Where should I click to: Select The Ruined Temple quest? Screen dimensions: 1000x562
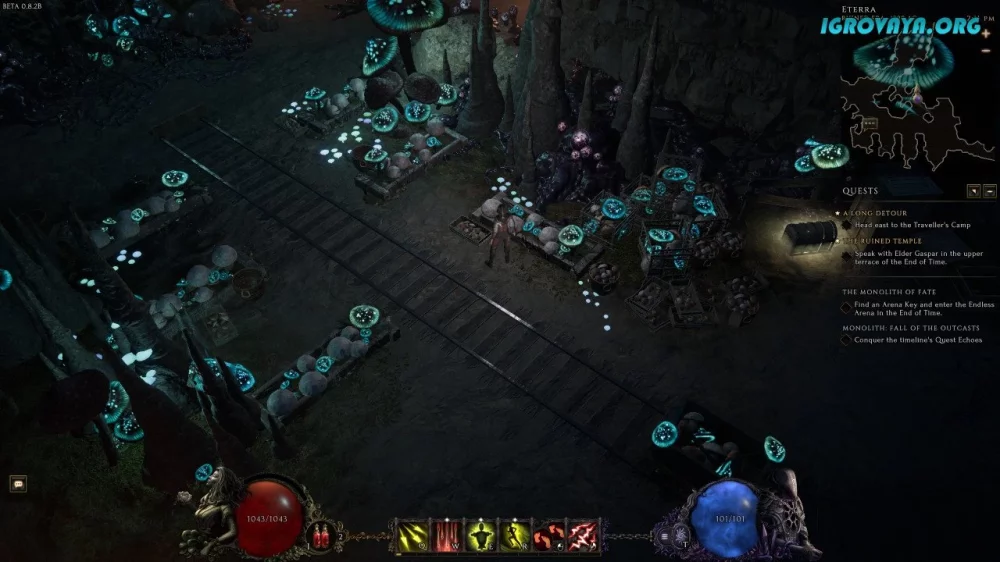(880, 241)
